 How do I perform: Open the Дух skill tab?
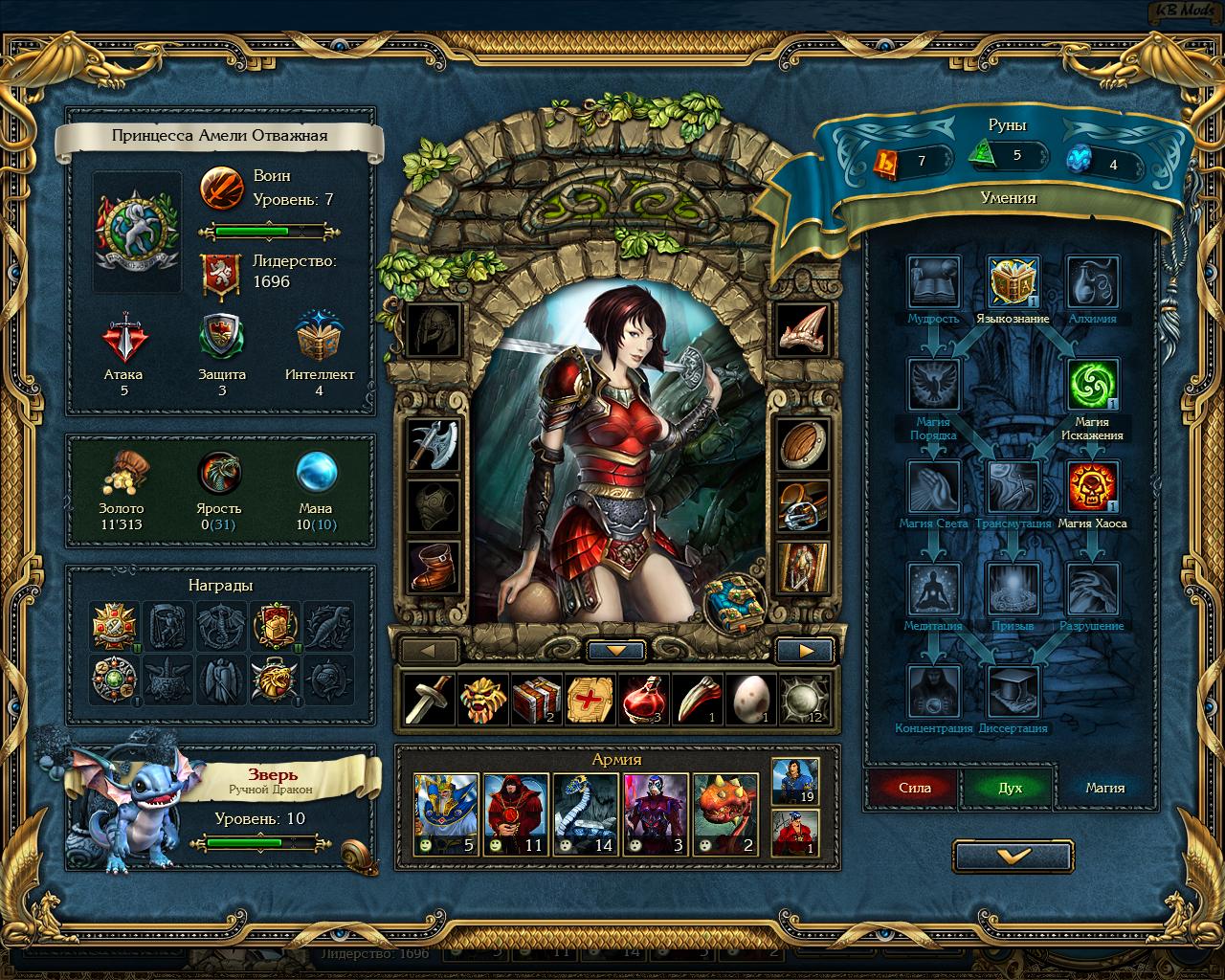click(1010, 788)
